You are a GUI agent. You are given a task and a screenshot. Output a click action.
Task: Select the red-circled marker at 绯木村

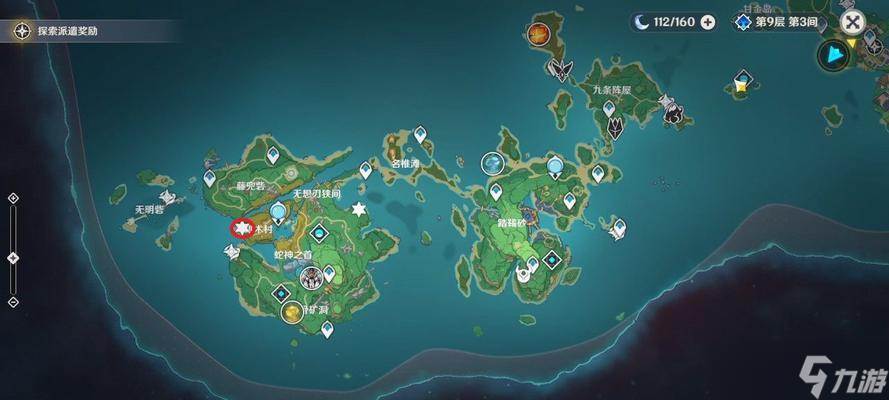(241, 229)
